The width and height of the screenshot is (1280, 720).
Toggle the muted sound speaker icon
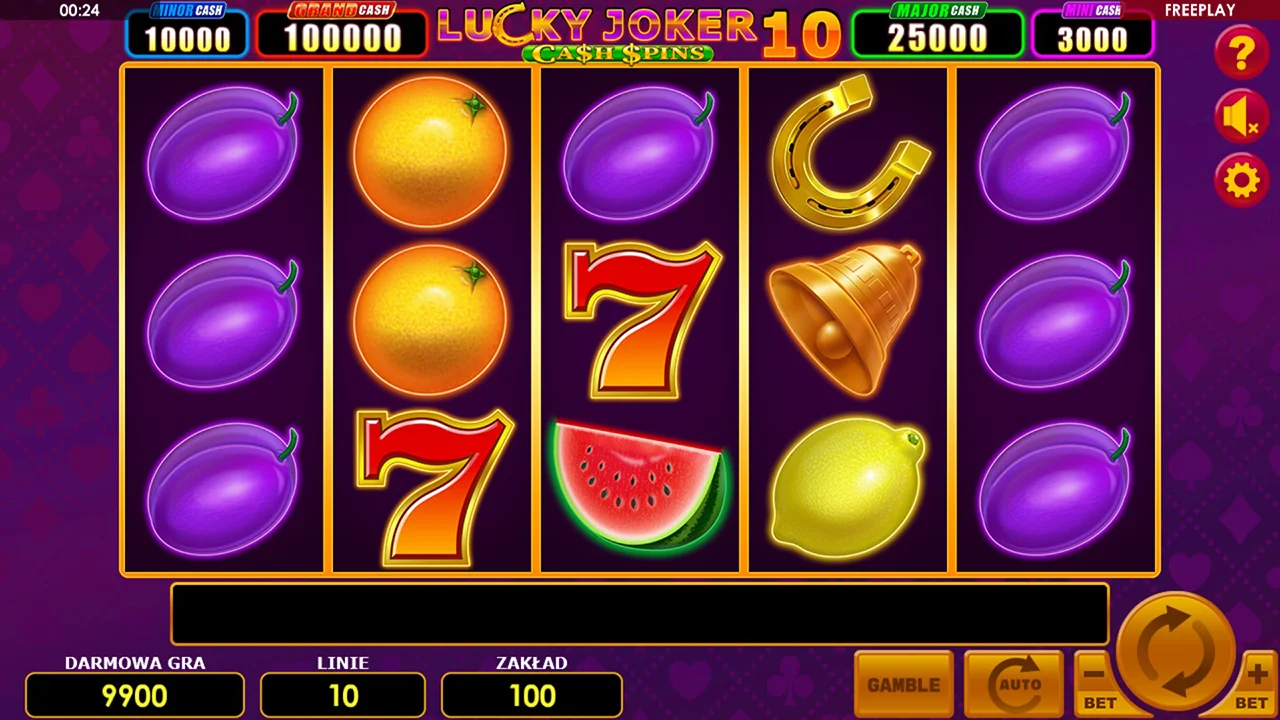point(1241,118)
